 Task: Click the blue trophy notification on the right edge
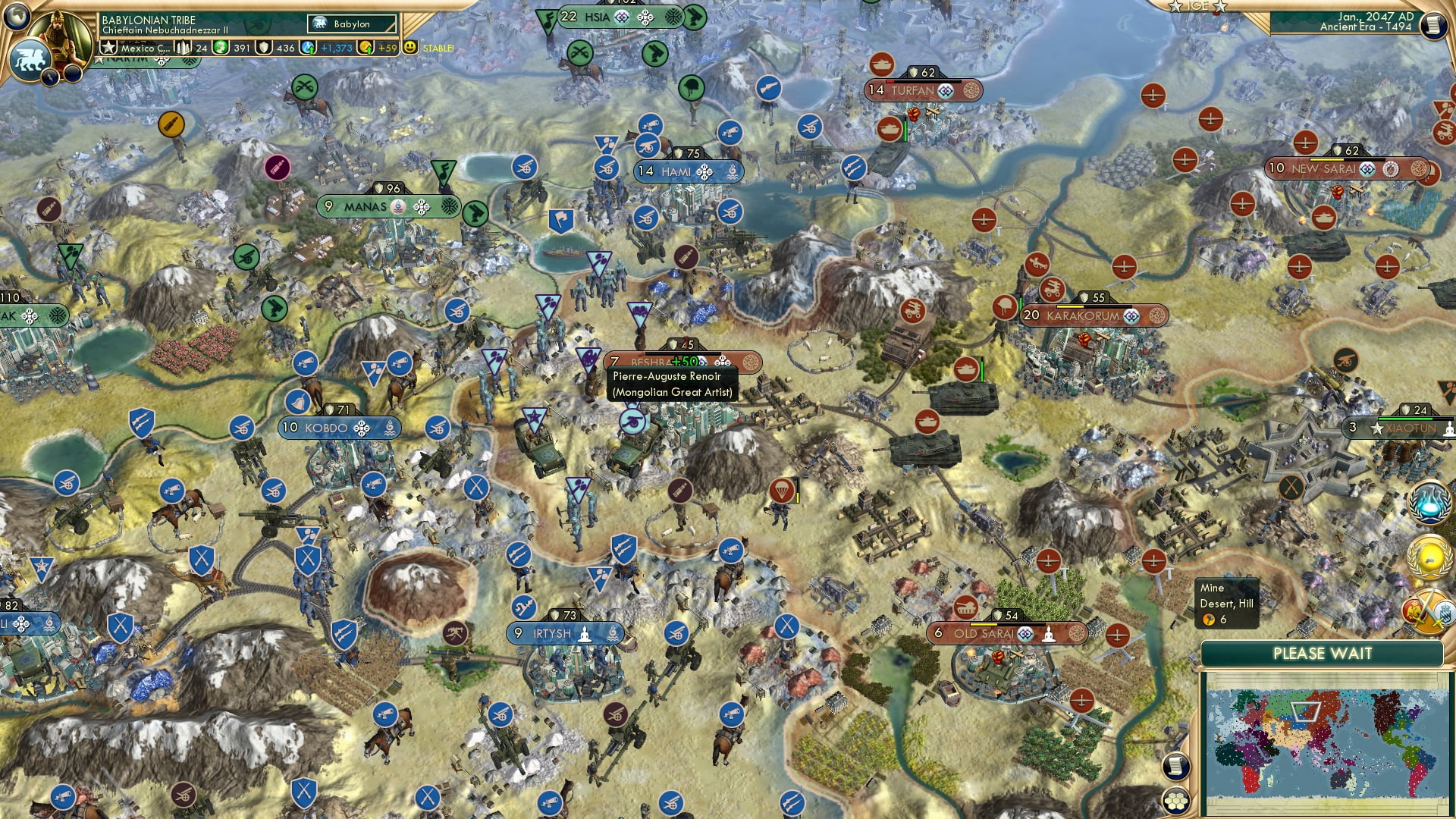point(1429,502)
